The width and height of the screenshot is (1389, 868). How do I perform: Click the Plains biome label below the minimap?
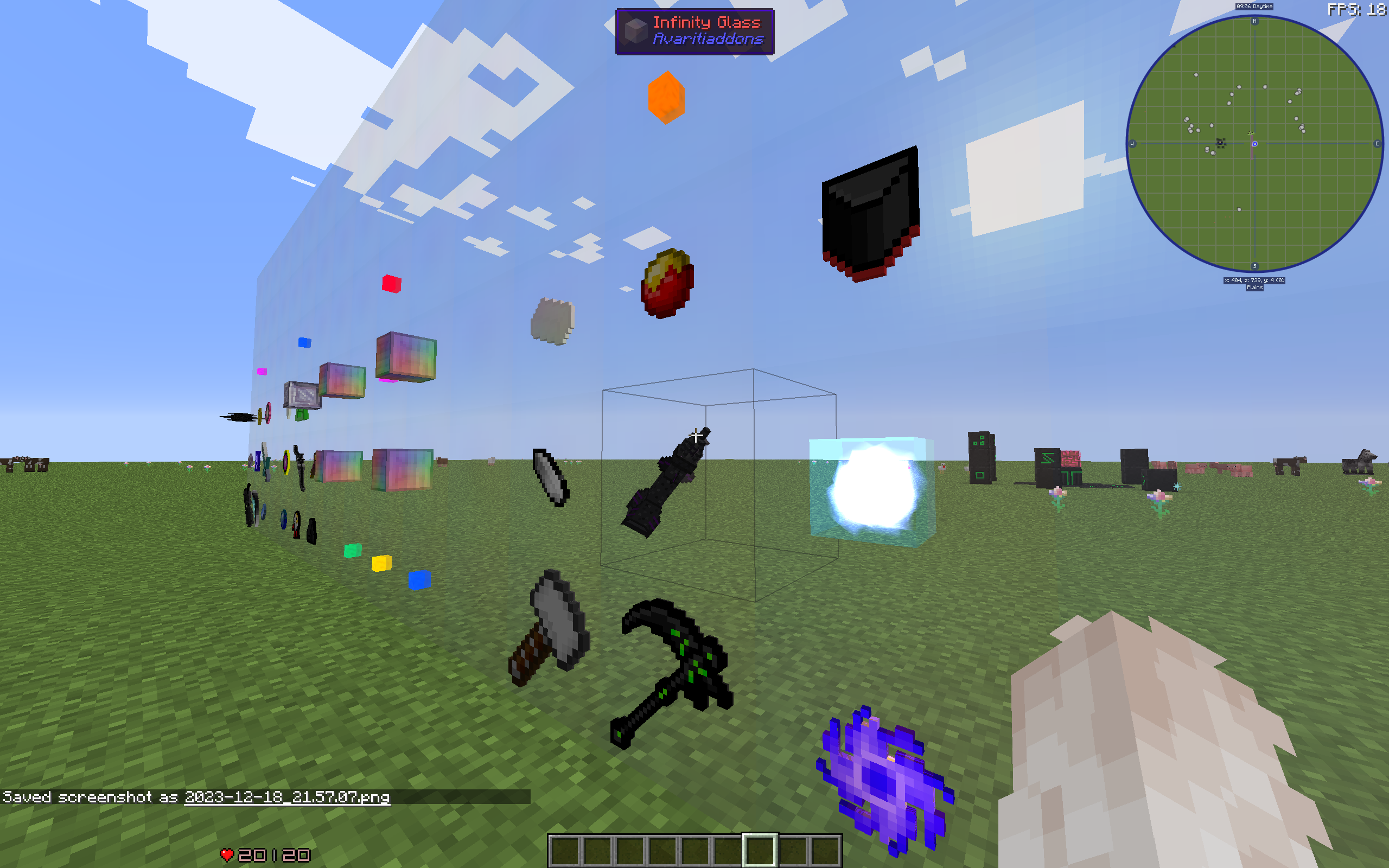coord(1253,287)
